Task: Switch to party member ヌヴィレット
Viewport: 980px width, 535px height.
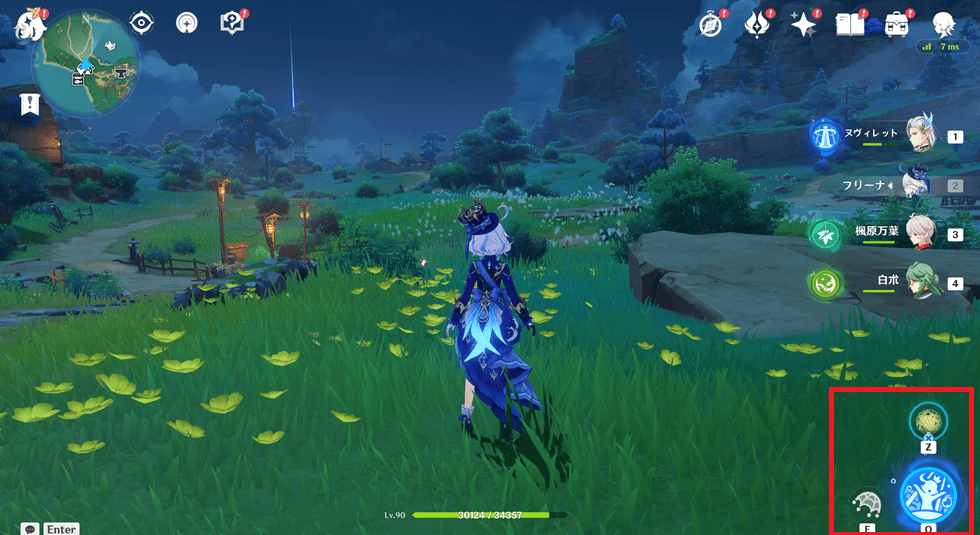Action: (918, 133)
